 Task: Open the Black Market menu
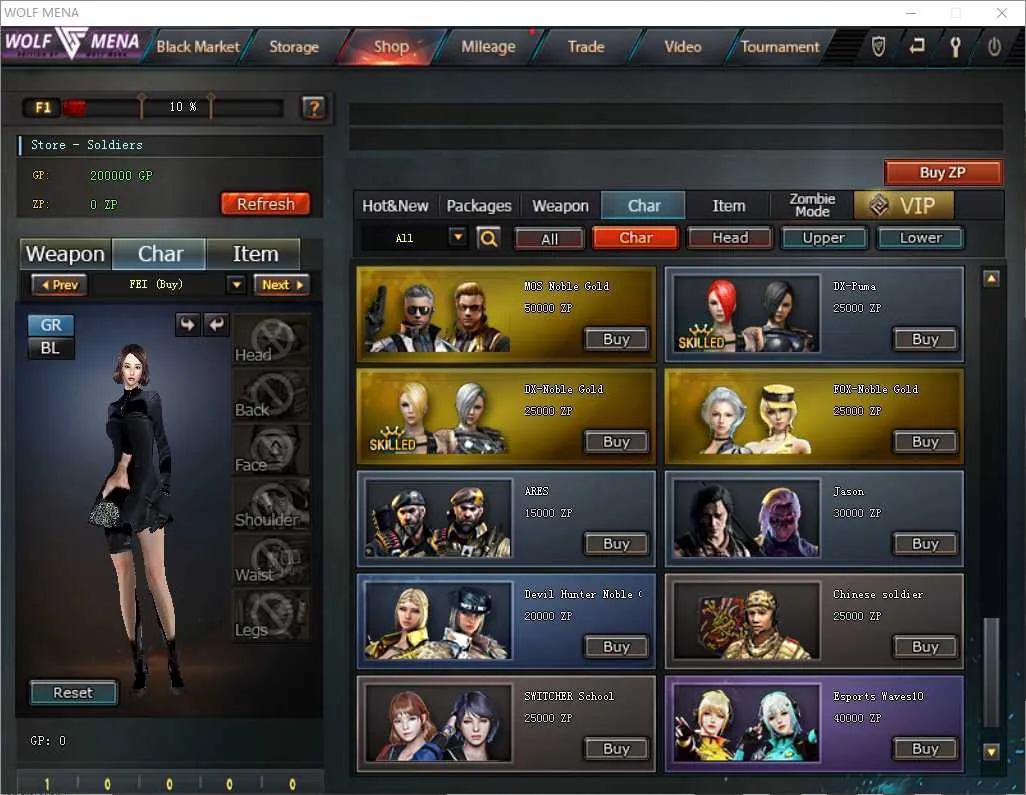(198, 46)
